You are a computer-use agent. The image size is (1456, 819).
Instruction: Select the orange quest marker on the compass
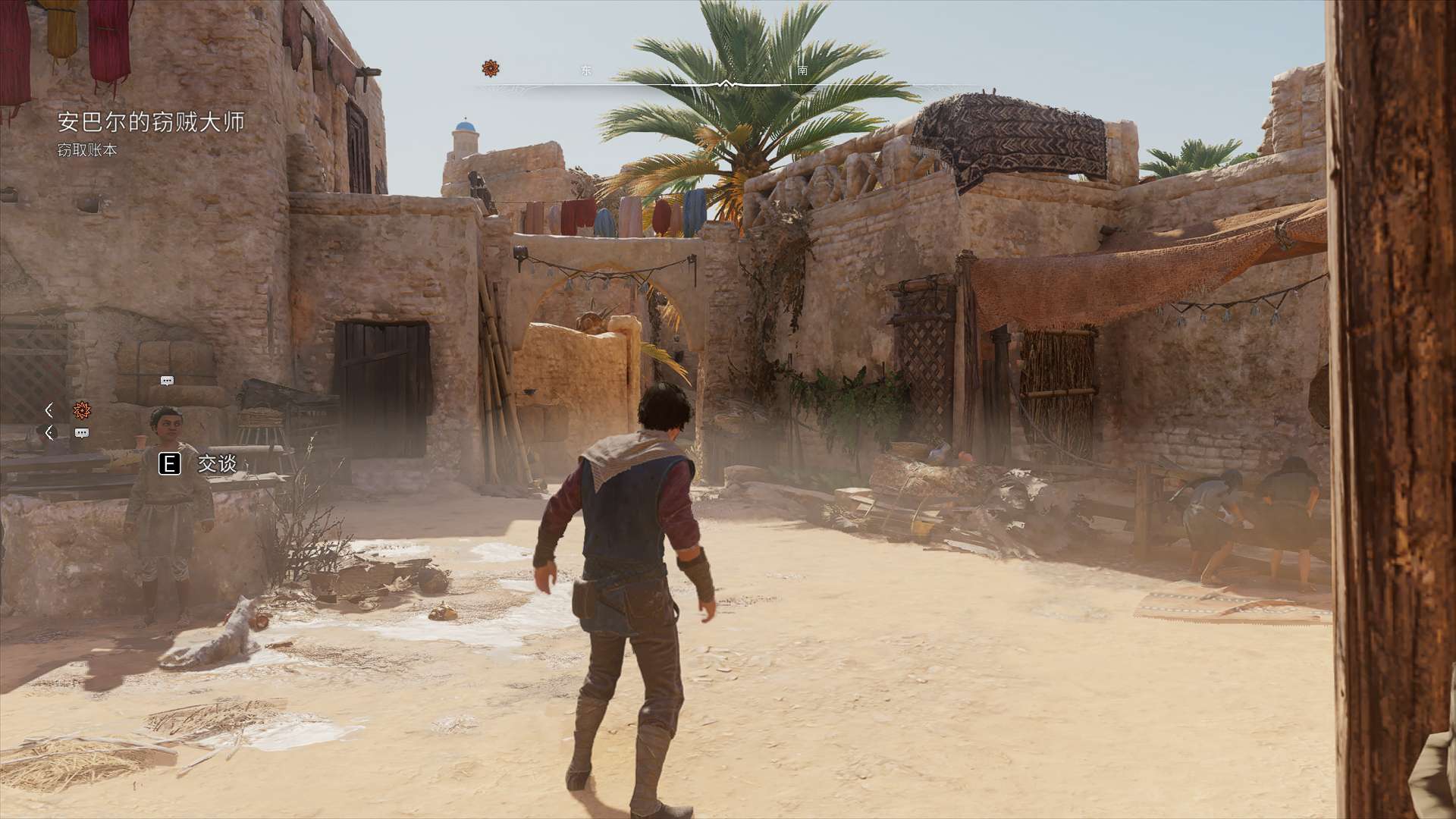click(x=491, y=69)
